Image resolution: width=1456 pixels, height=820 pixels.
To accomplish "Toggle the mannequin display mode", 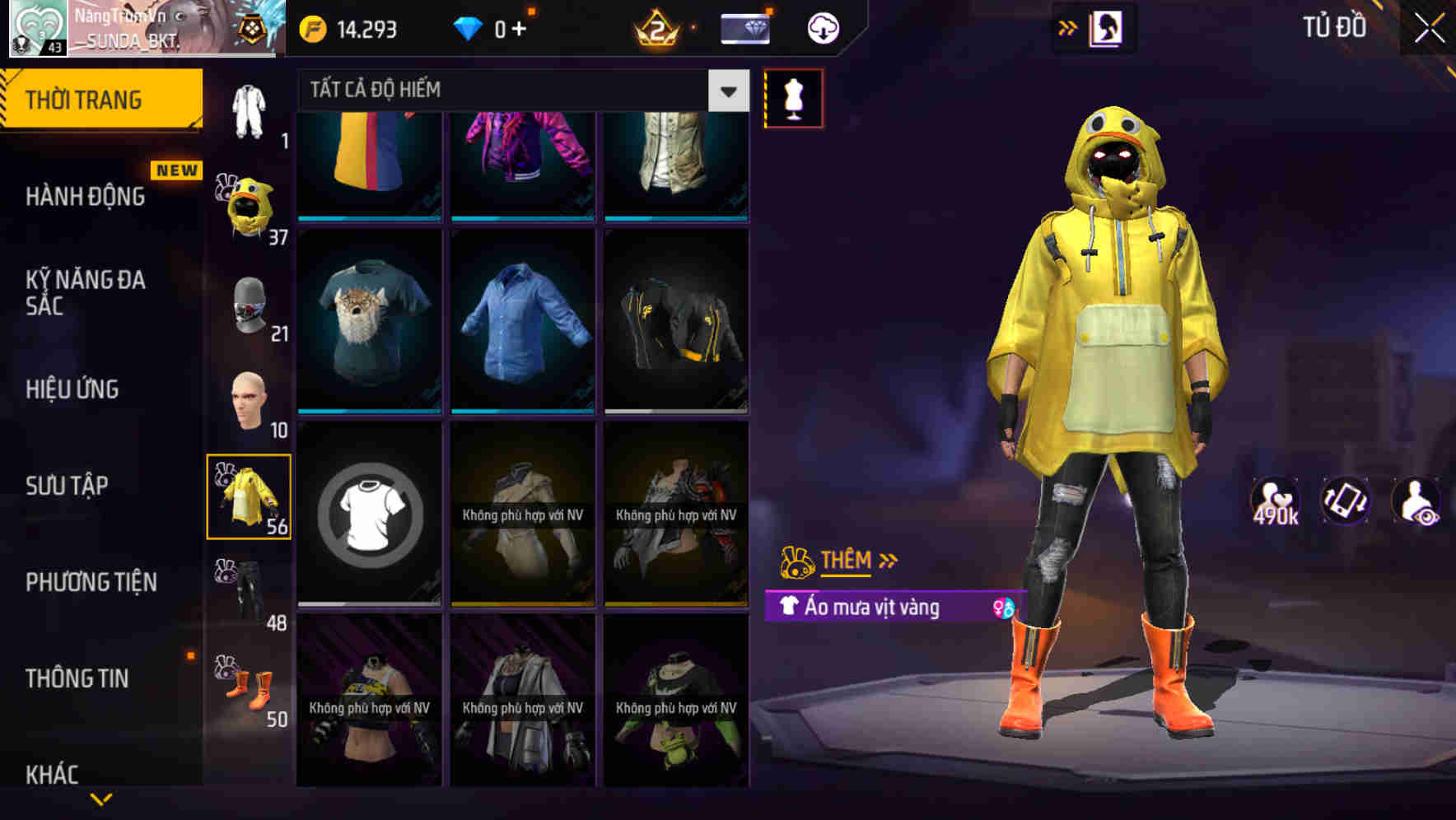I will click(x=793, y=98).
